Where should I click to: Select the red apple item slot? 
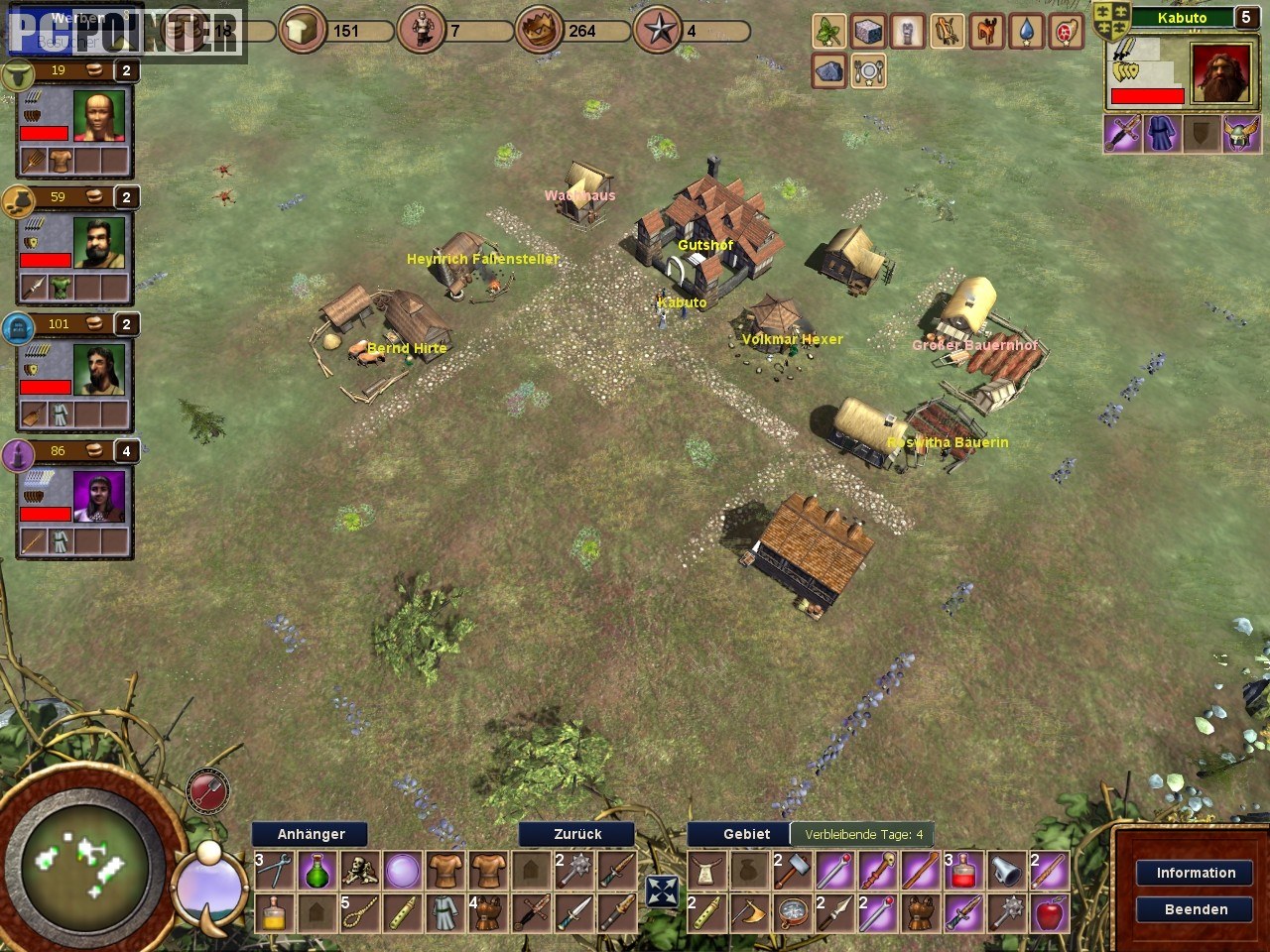click(1049, 912)
